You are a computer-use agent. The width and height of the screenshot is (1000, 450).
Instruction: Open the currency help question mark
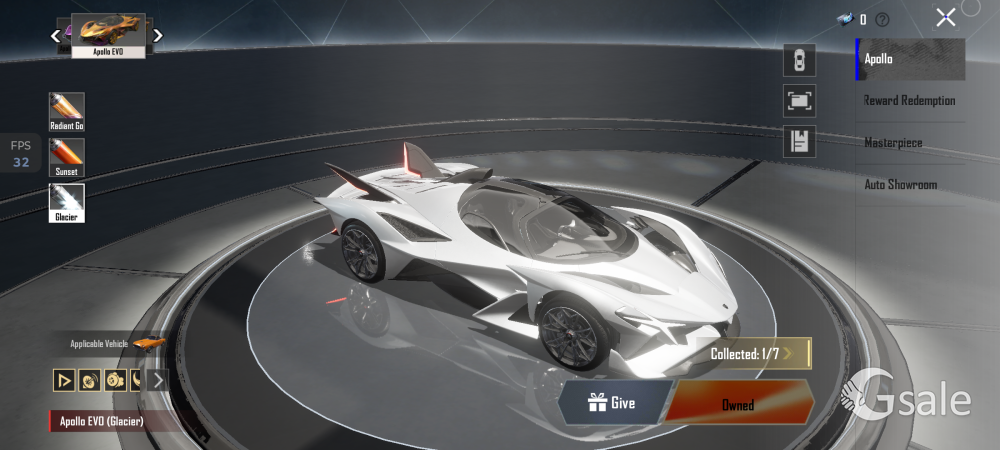[882, 19]
